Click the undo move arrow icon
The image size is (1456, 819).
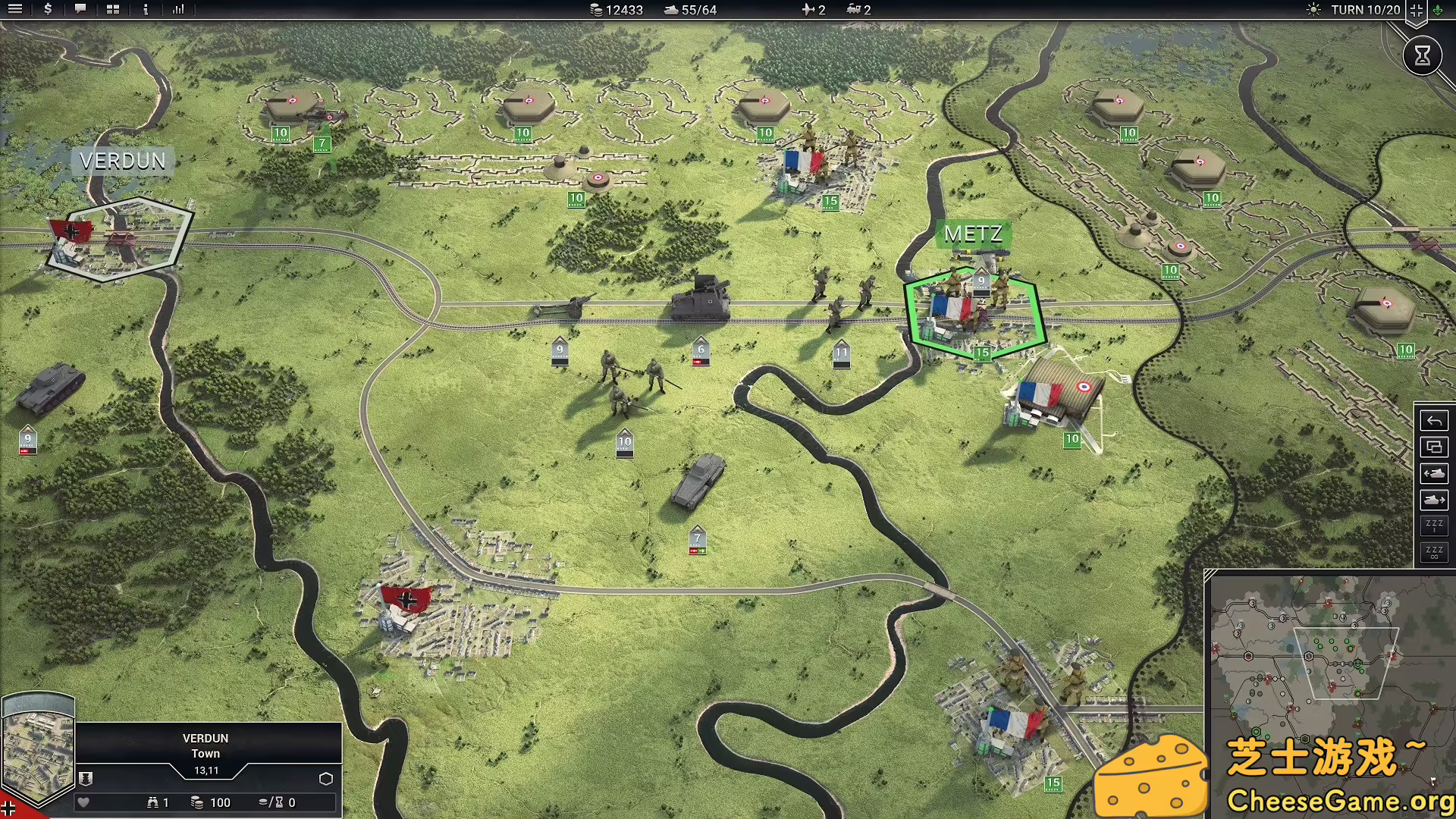pos(1433,419)
